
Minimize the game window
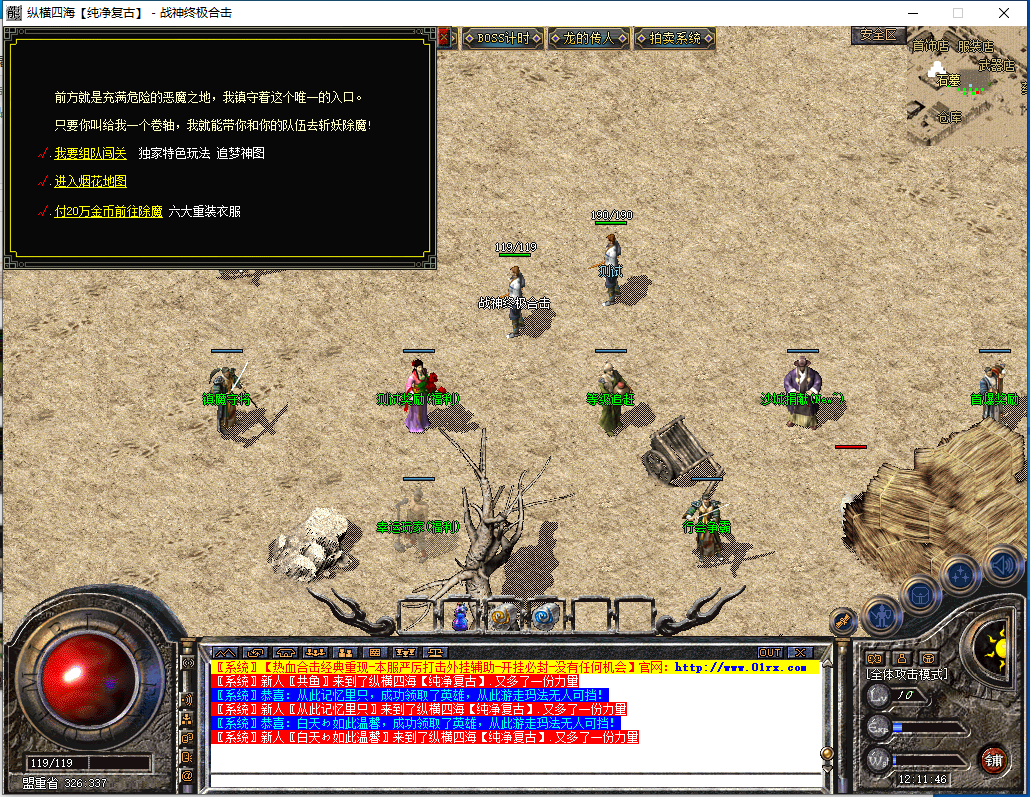coord(912,13)
